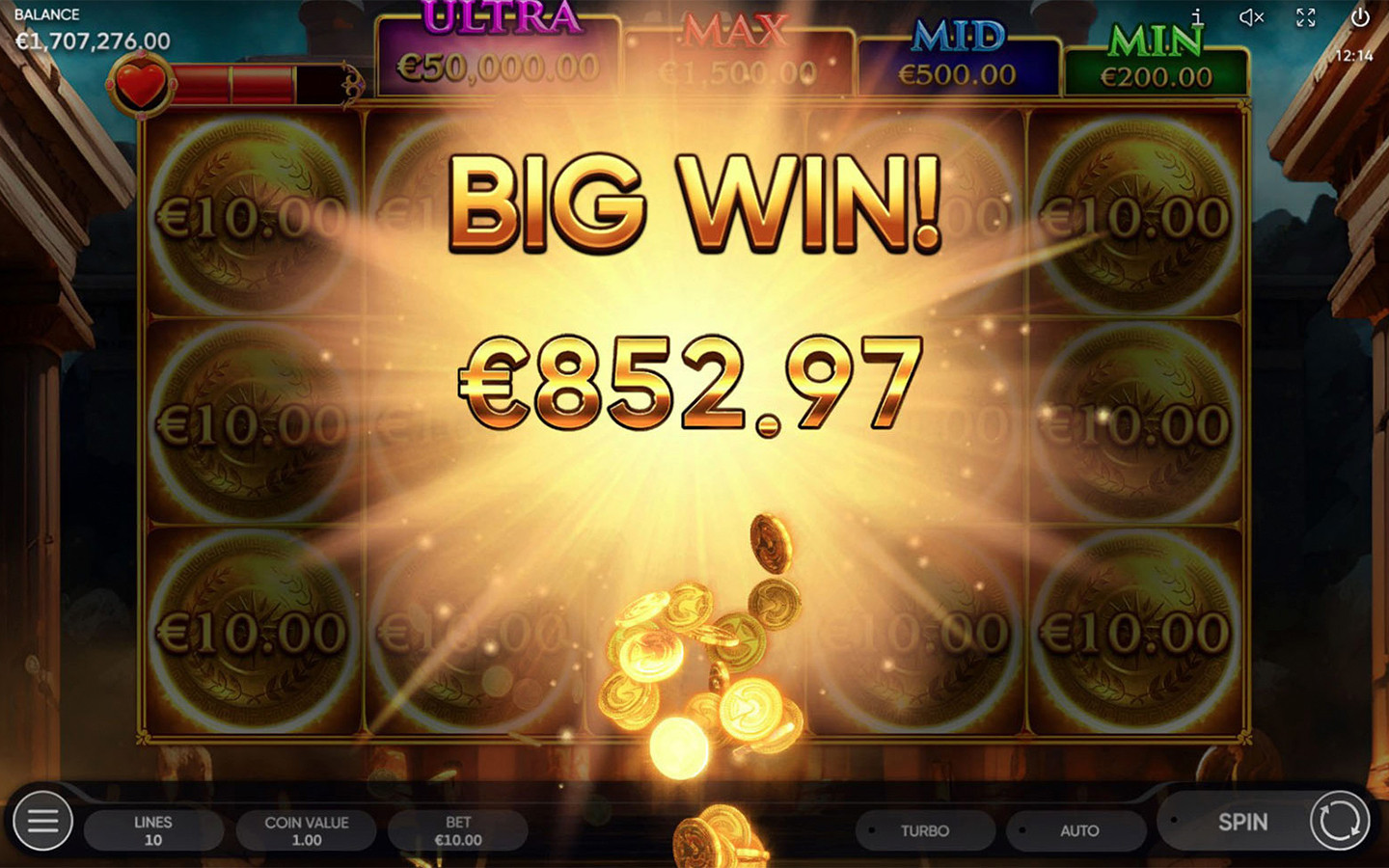This screenshot has height=868, width=1389.
Task: Enable TURBO mode
Action: click(x=924, y=830)
